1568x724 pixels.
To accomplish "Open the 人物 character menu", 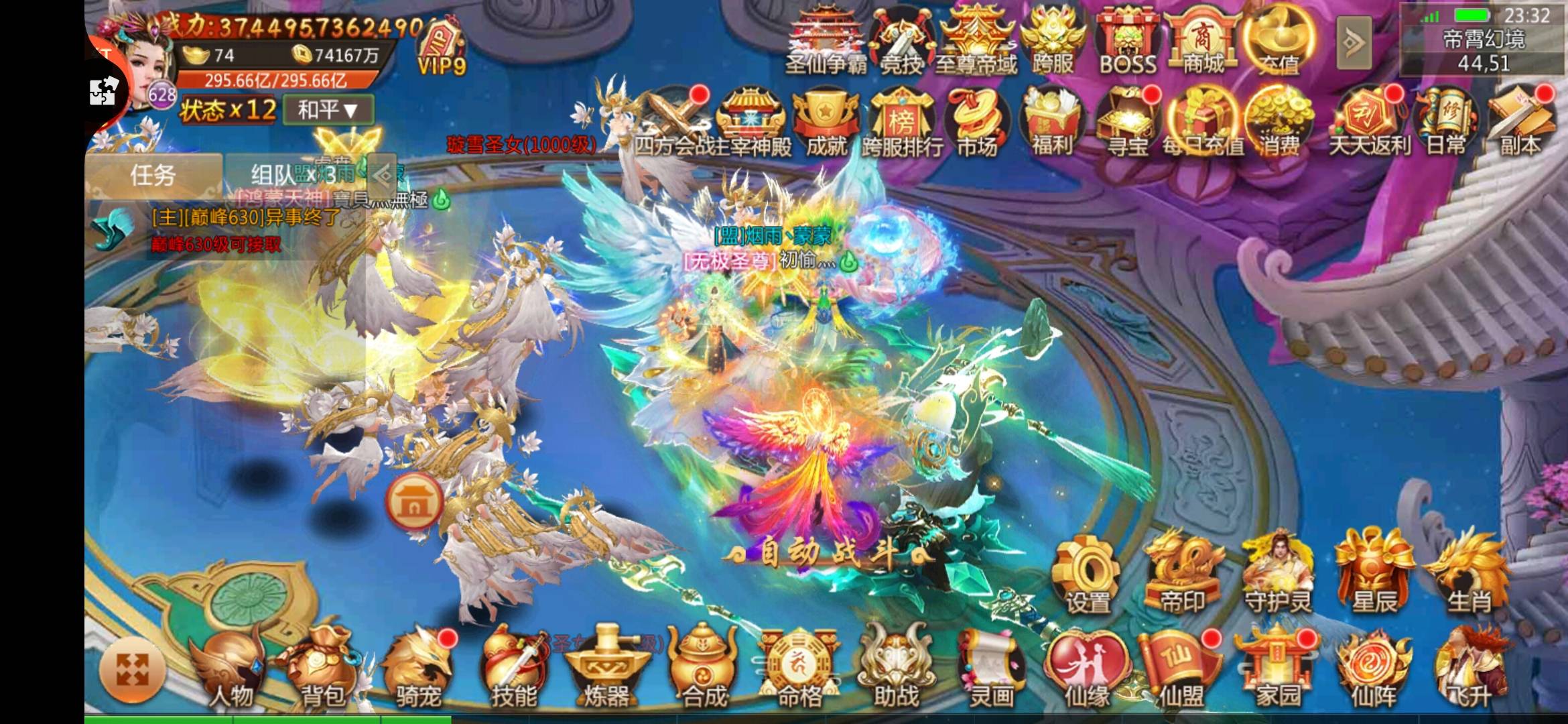I will pos(228,671).
